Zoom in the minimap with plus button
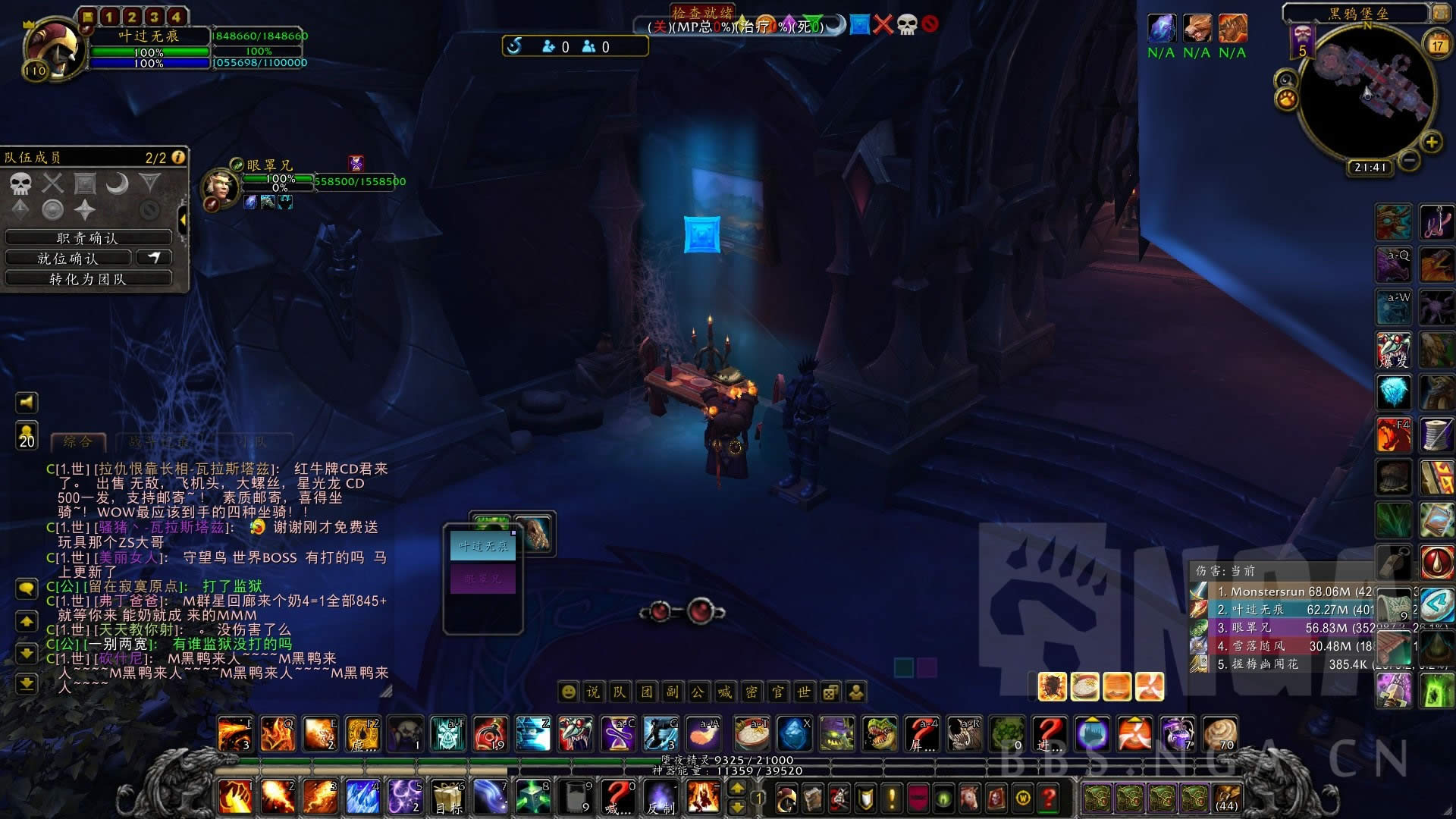This screenshot has height=819, width=1456. point(1431,142)
